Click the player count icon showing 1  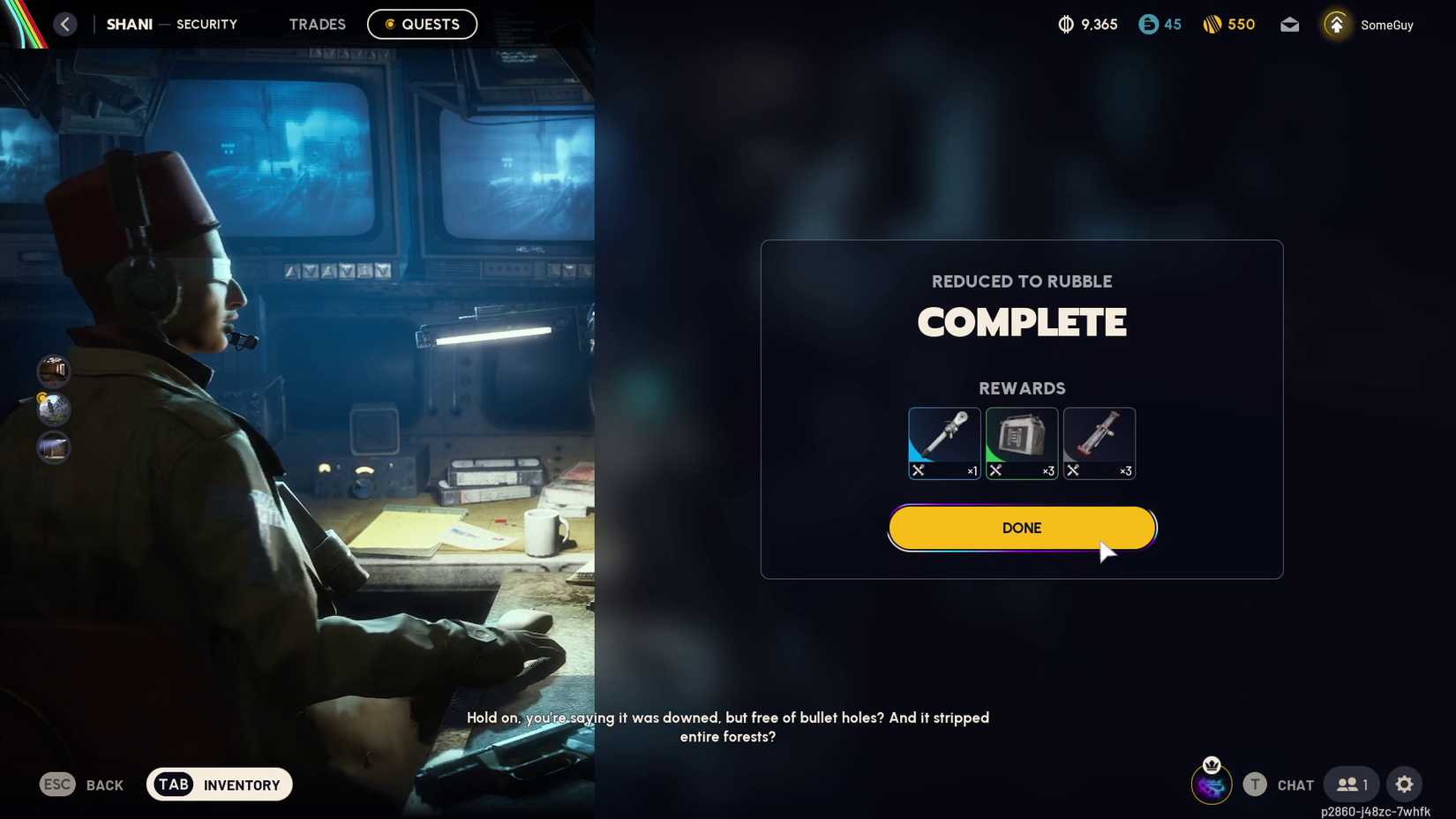coord(1350,784)
